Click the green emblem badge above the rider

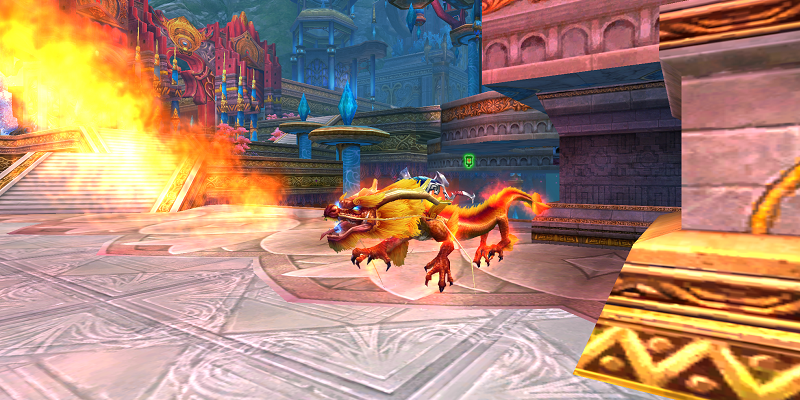pos(469,160)
